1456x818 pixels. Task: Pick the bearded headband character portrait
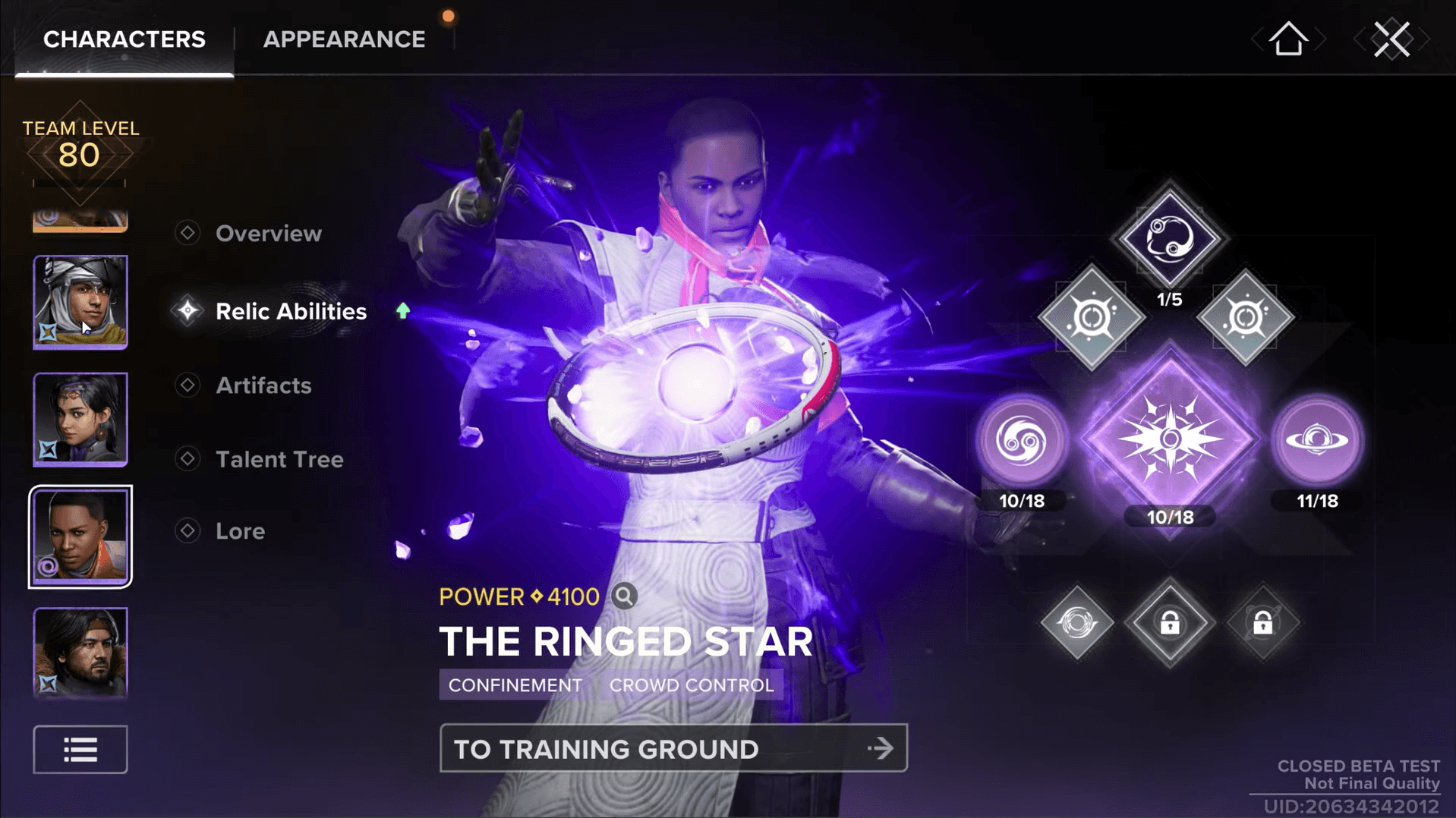(x=80, y=653)
